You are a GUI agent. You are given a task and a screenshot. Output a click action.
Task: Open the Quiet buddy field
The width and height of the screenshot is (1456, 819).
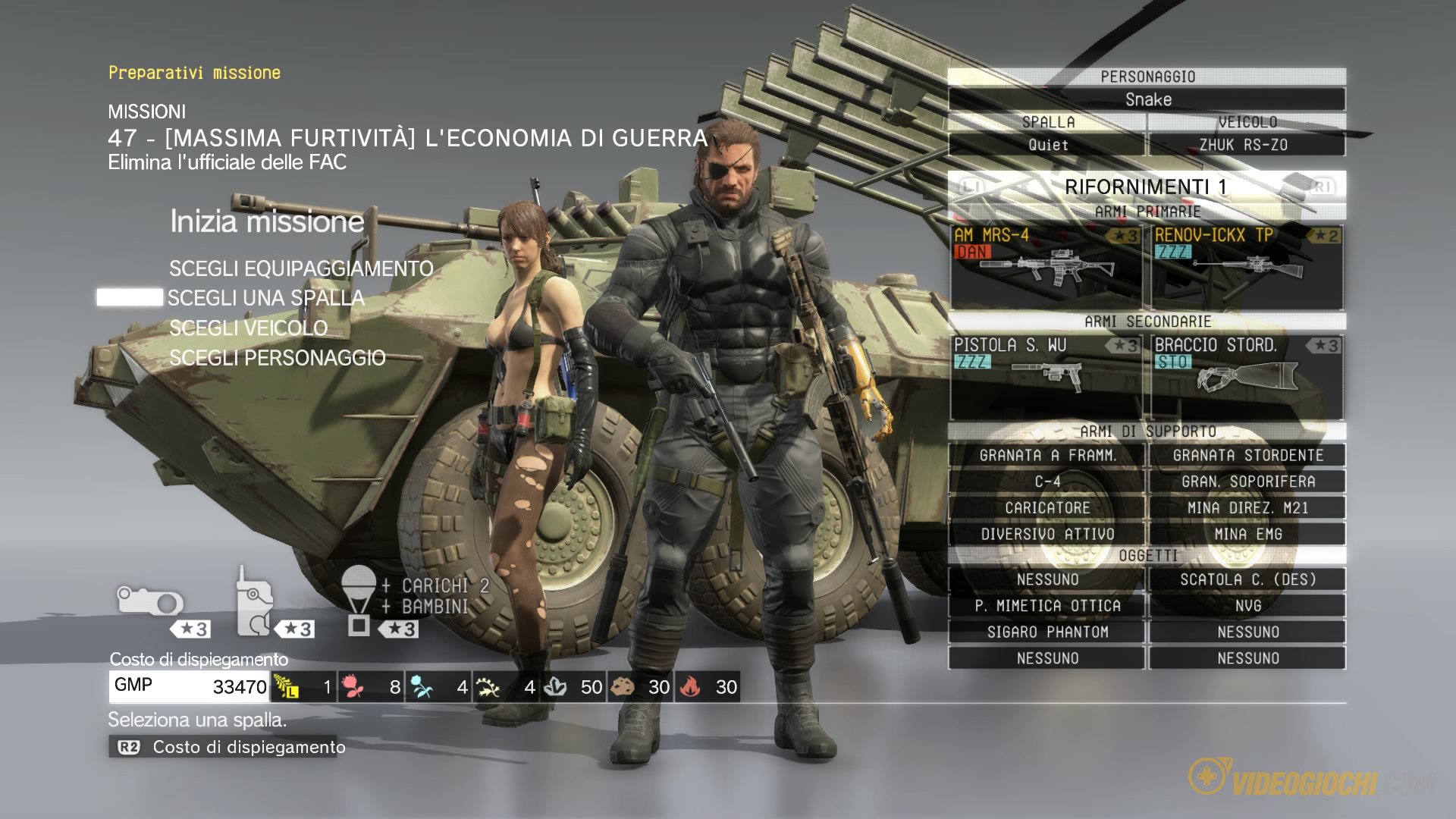pos(1047,144)
